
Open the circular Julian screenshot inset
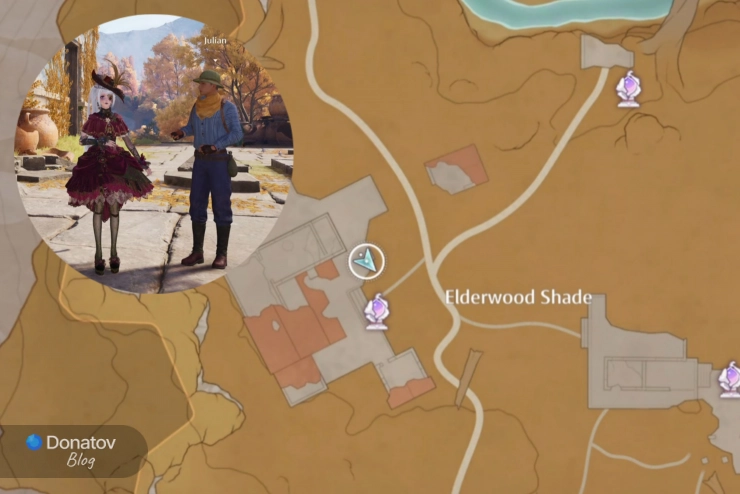point(155,154)
